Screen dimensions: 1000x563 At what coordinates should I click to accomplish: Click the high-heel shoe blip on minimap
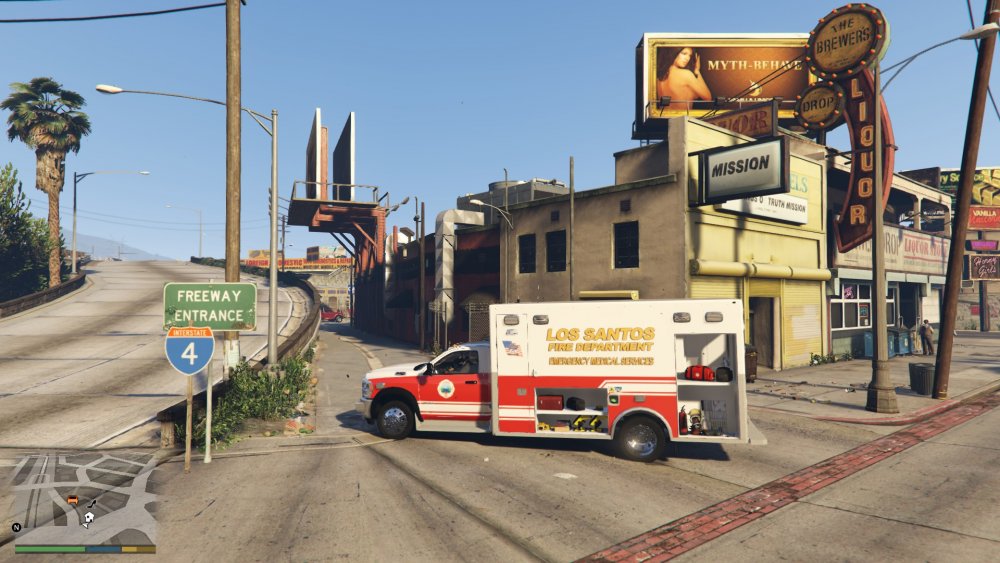coord(92,503)
